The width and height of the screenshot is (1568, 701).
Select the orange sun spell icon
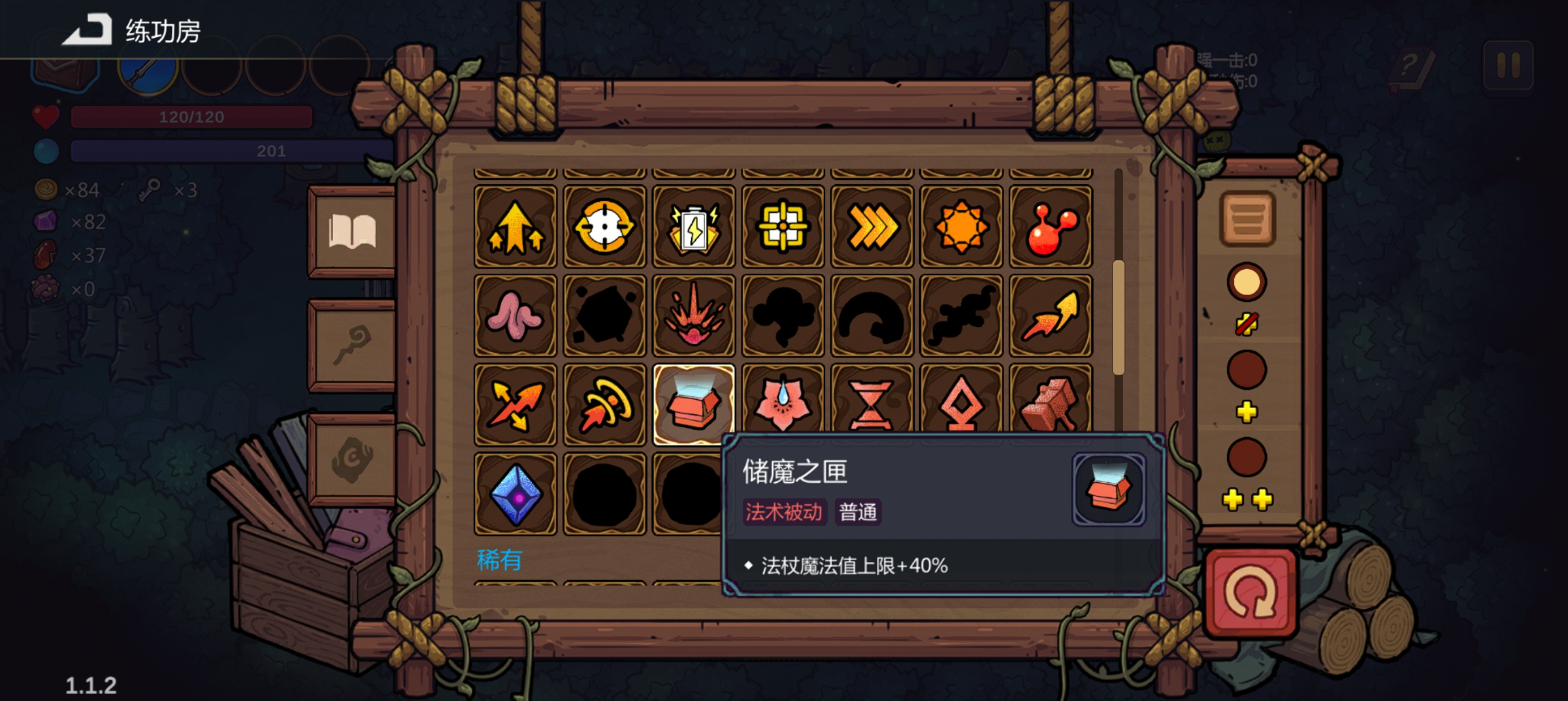pos(960,228)
